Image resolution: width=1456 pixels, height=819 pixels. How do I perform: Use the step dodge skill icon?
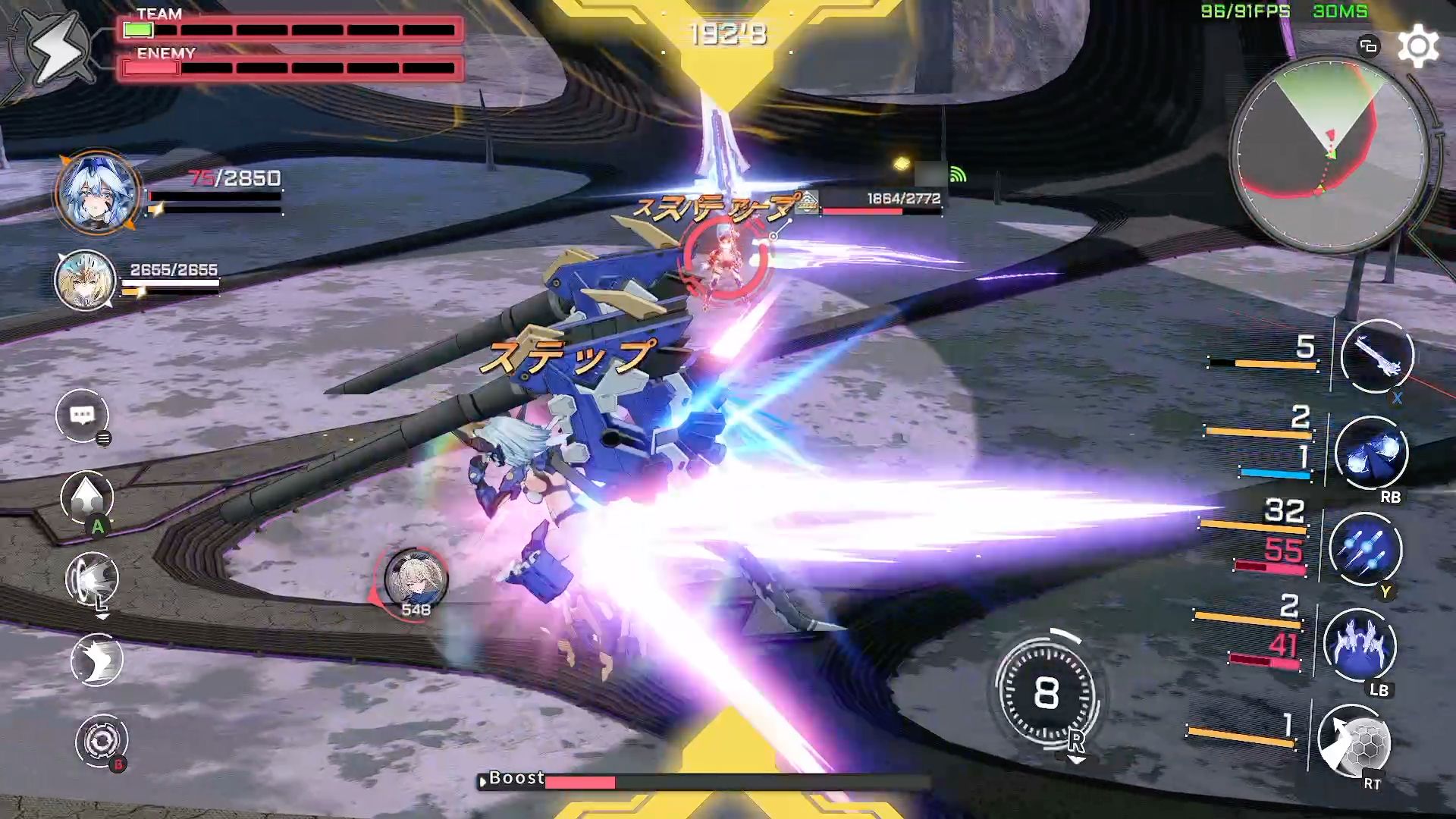[x=96, y=660]
